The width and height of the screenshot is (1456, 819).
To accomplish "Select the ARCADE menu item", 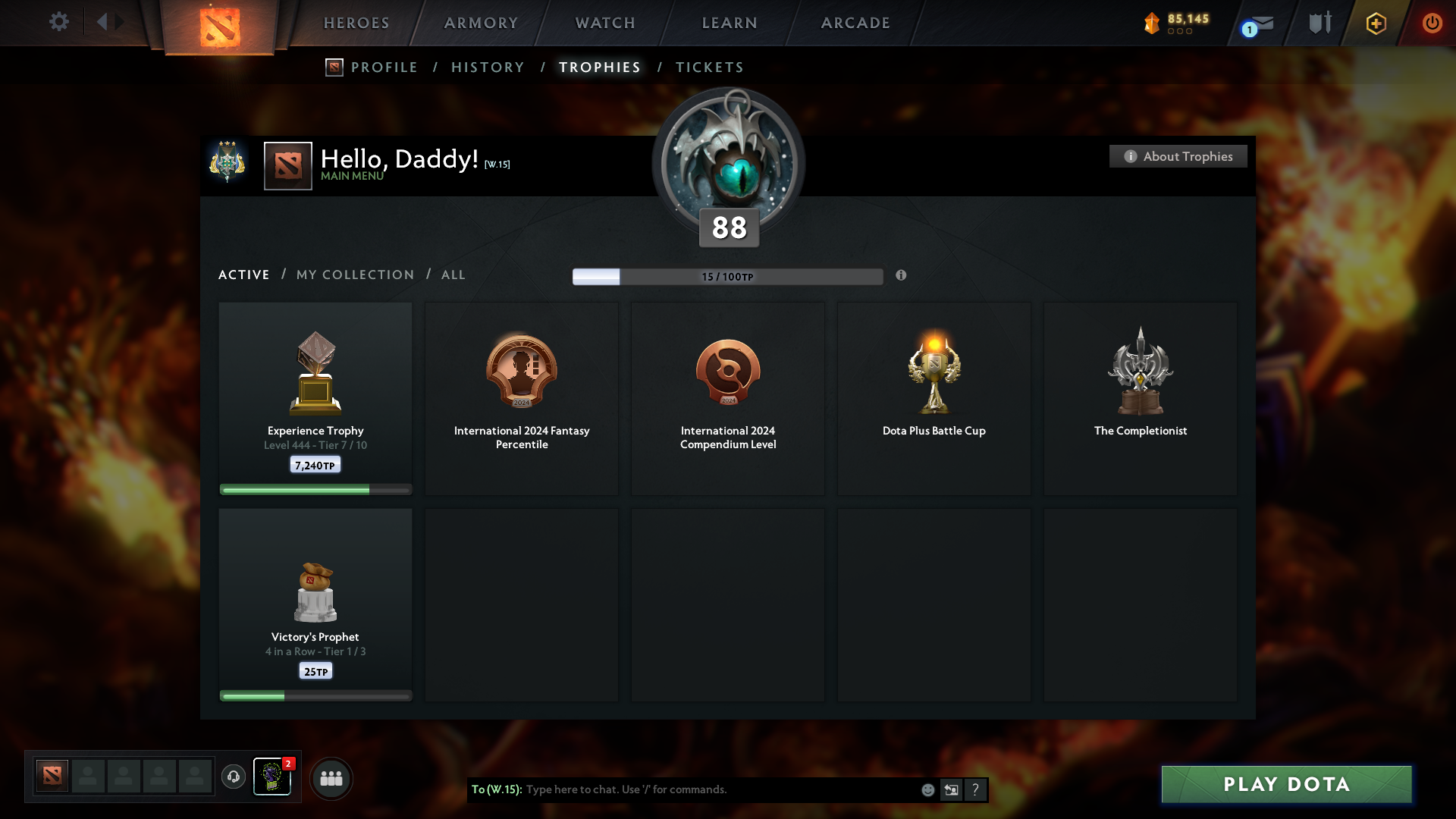I will (x=855, y=23).
